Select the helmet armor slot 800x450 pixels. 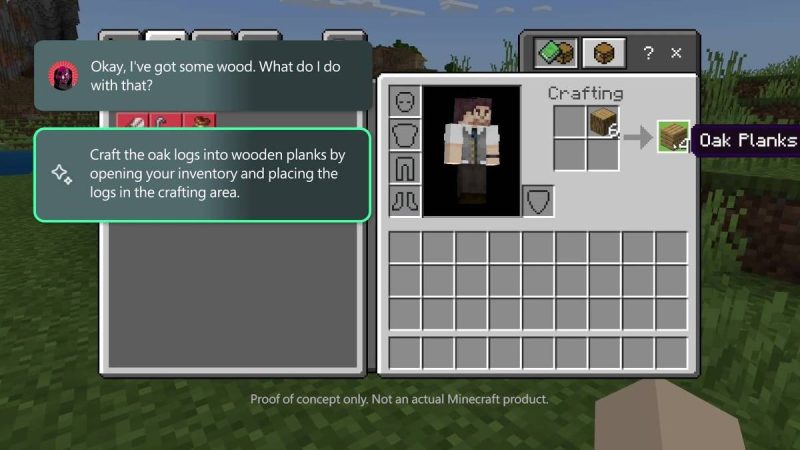pyautogui.click(x=405, y=102)
